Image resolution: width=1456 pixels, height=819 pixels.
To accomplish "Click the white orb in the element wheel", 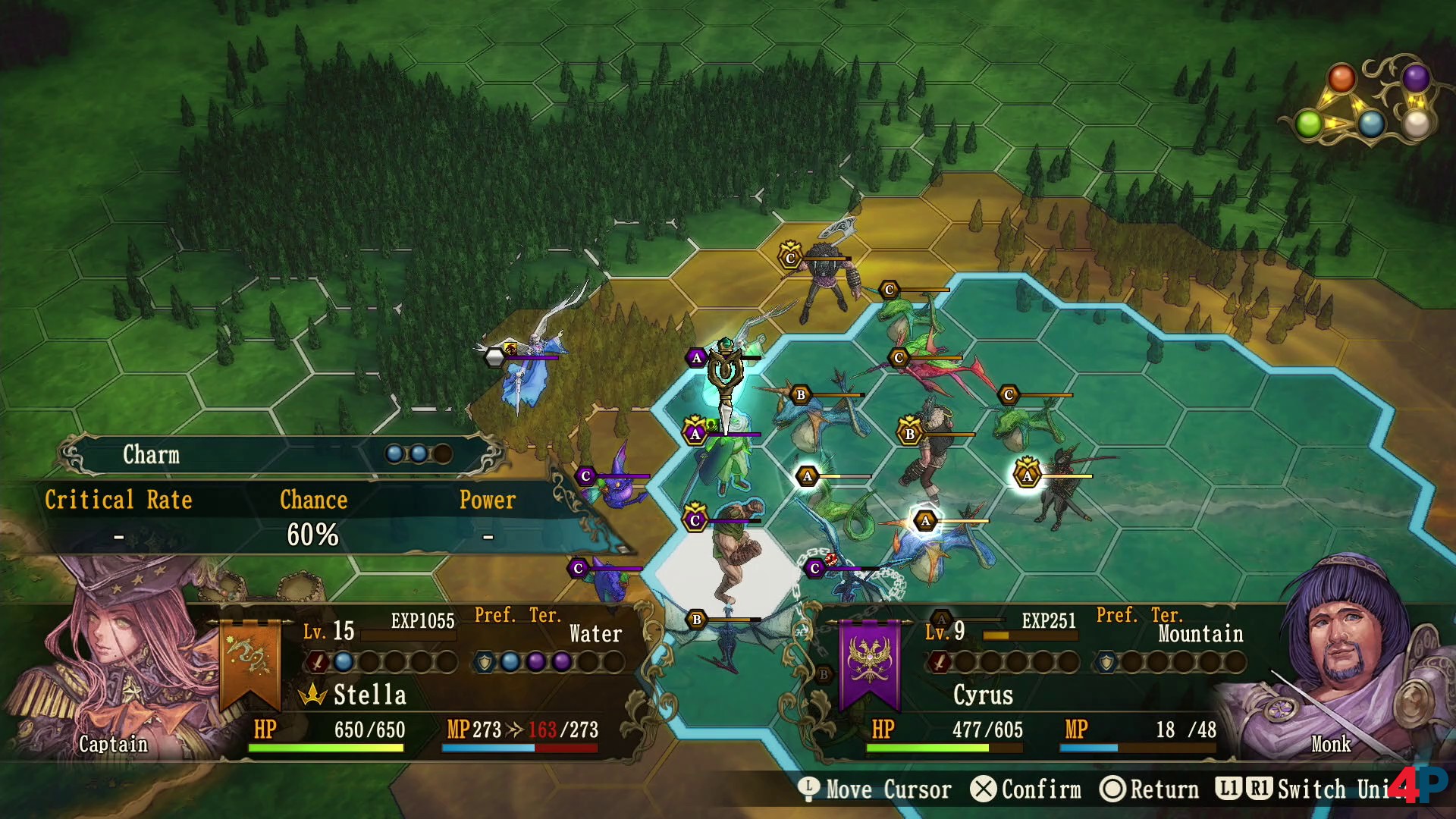I will 1417,123.
